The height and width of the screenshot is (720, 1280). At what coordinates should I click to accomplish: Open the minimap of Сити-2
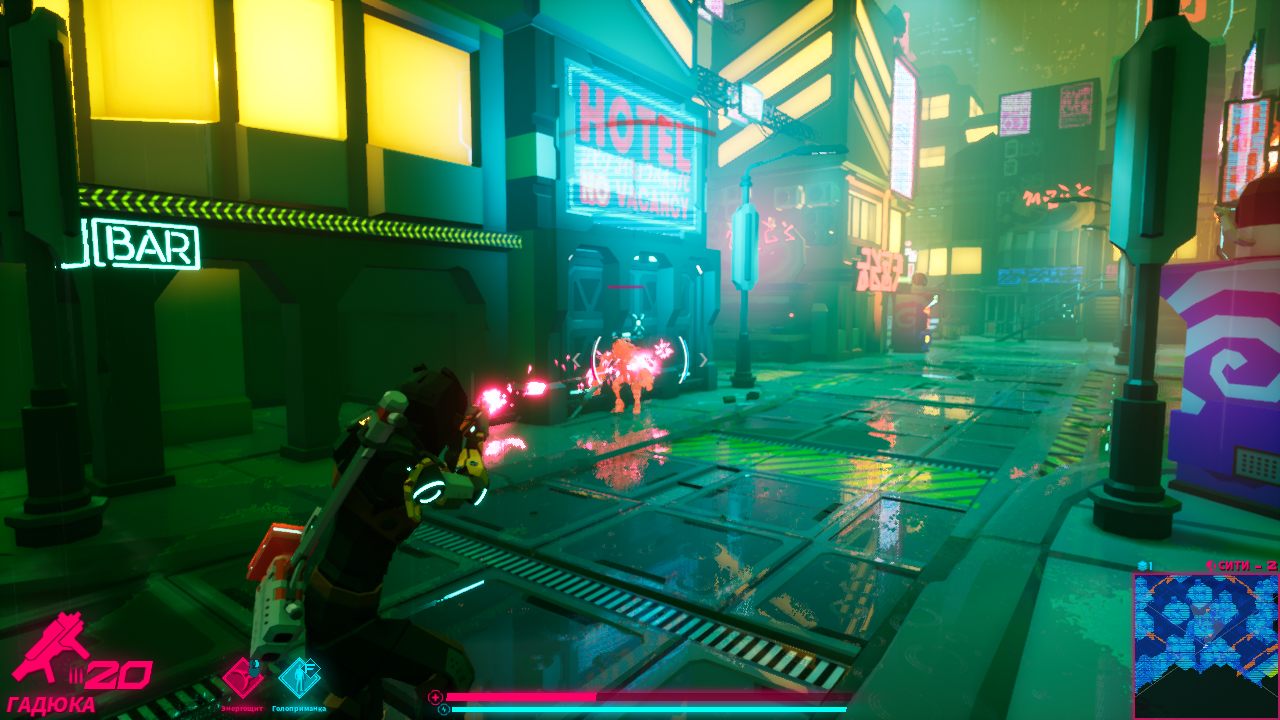(x=1204, y=645)
